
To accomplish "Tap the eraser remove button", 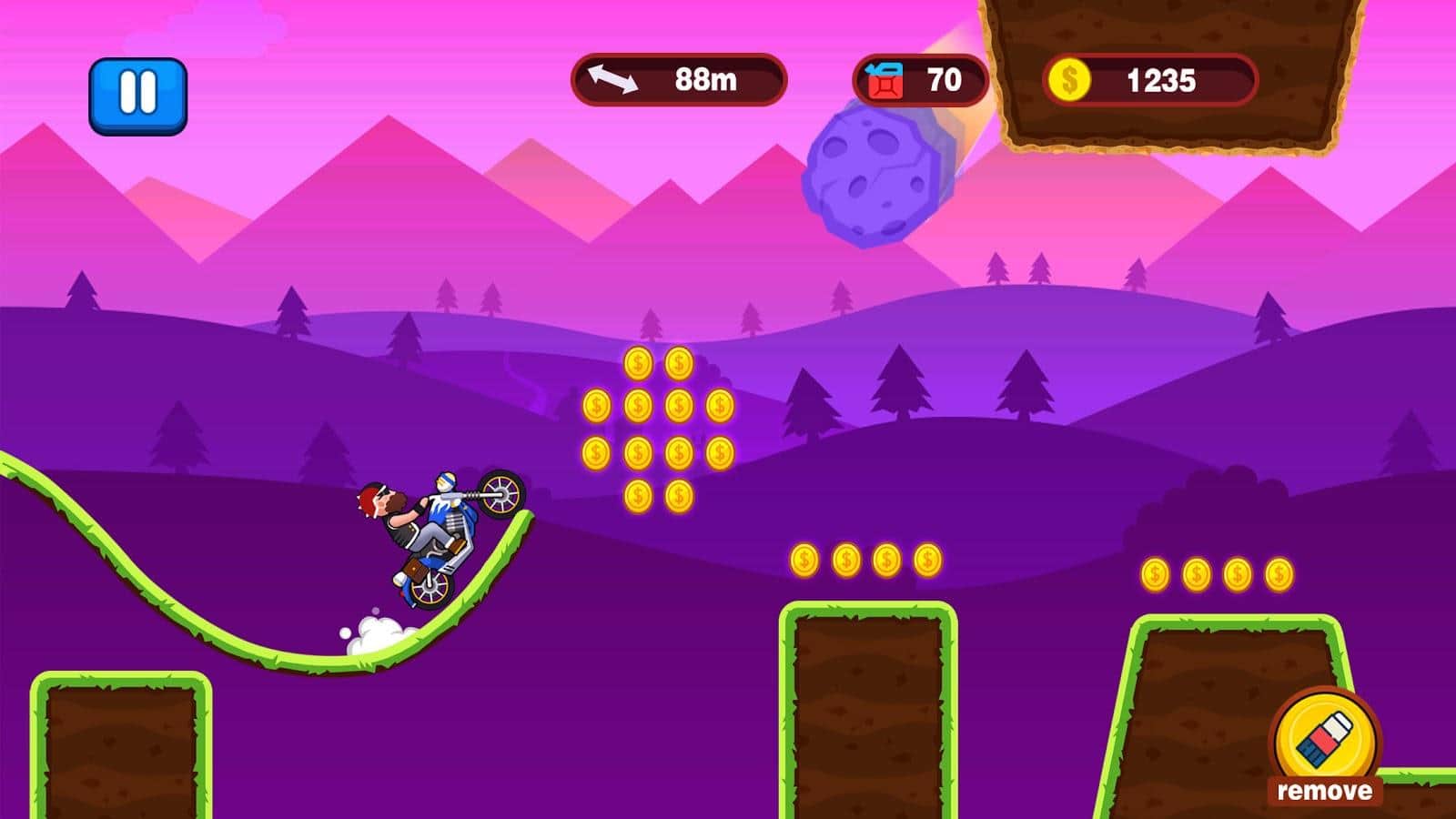I will 1324,743.
